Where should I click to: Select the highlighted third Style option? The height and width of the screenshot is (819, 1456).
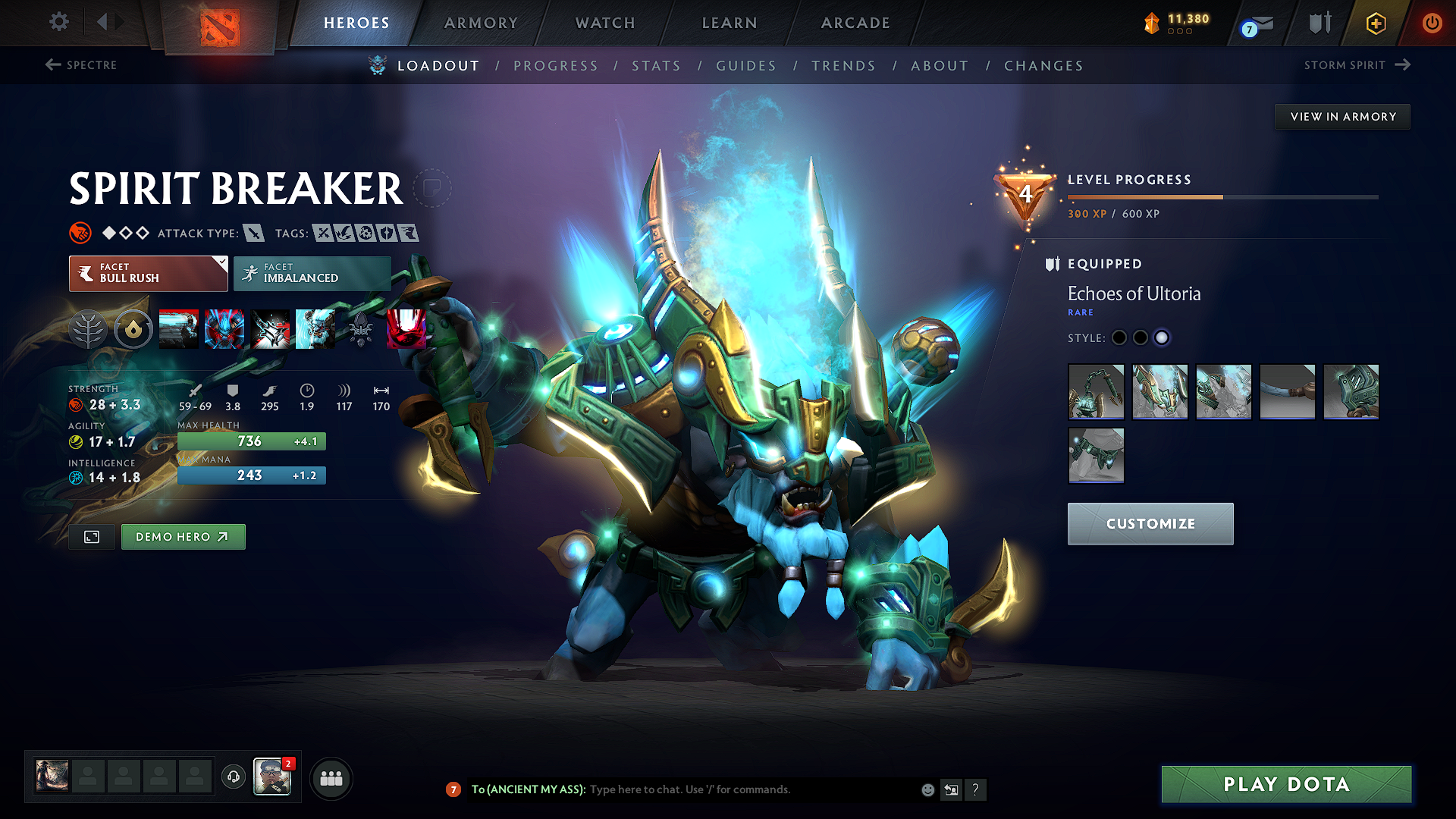coord(1162,338)
